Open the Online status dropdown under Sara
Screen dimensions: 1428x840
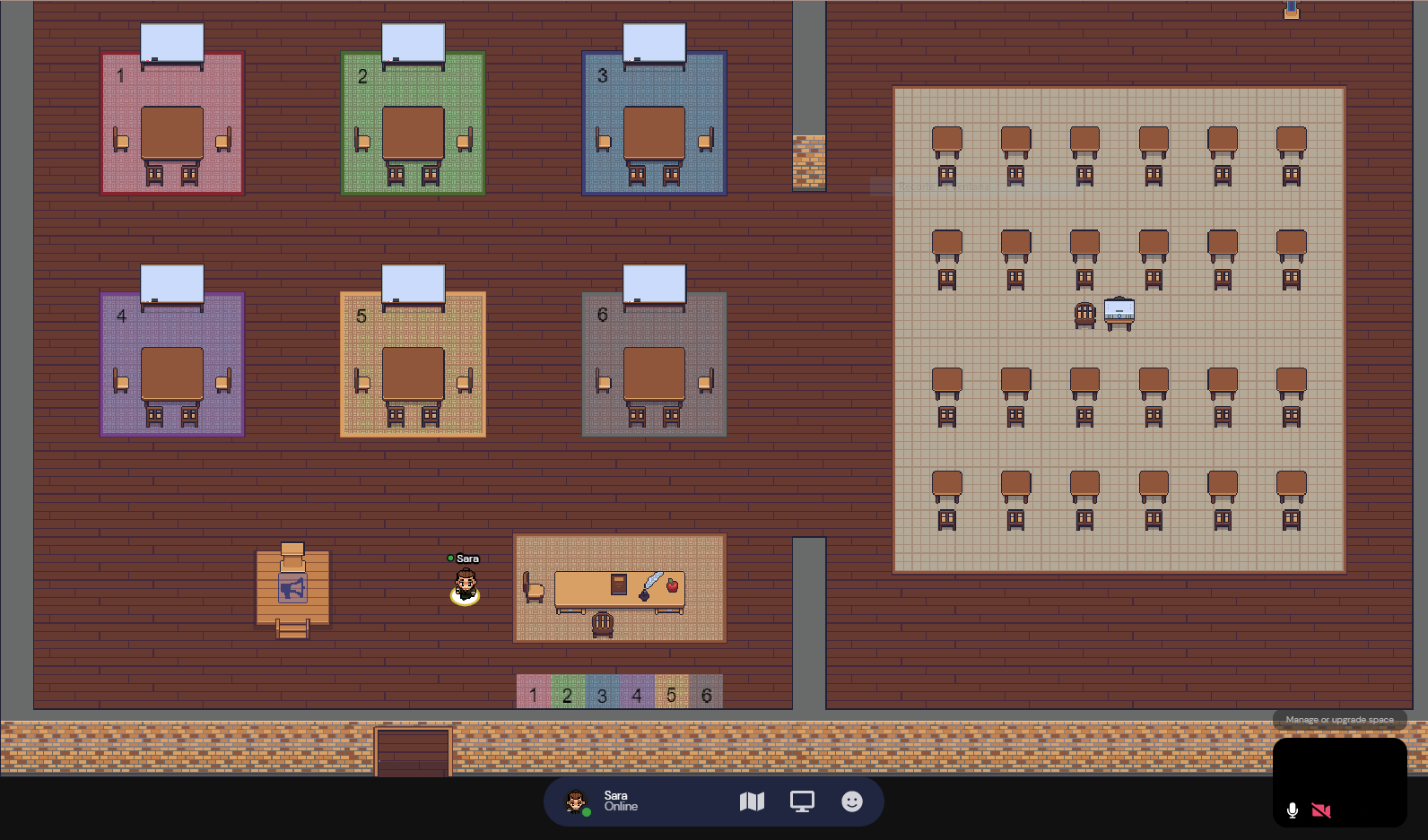click(621, 806)
